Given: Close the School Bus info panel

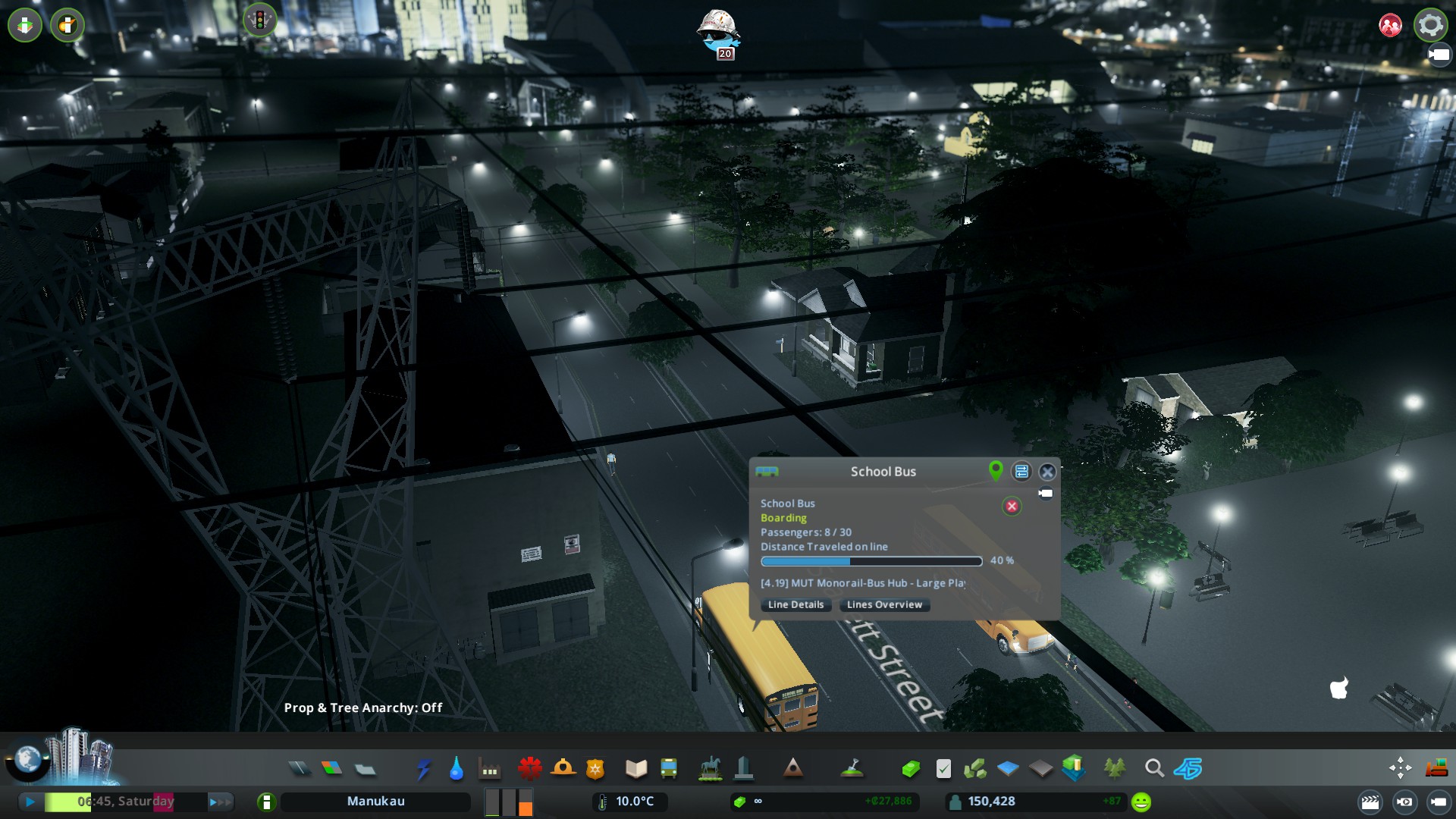Looking at the screenshot, I should point(1047,472).
